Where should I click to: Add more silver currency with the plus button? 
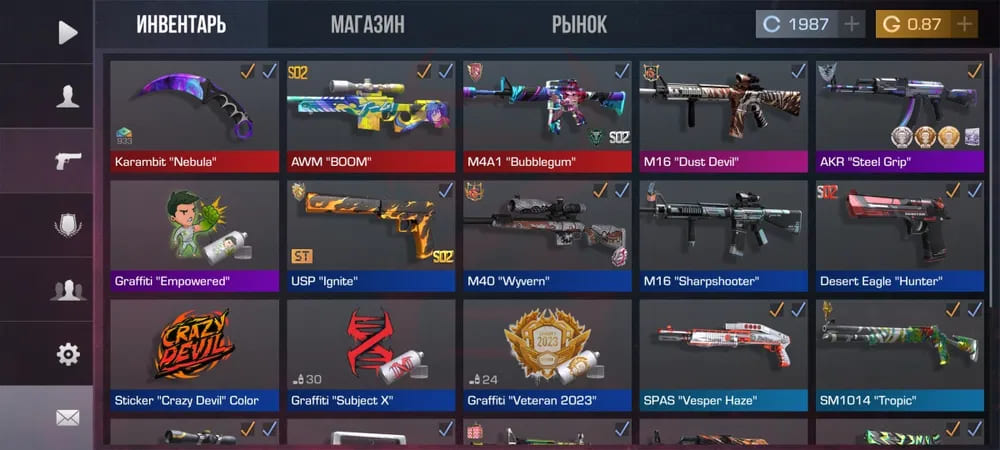[x=852, y=25]
